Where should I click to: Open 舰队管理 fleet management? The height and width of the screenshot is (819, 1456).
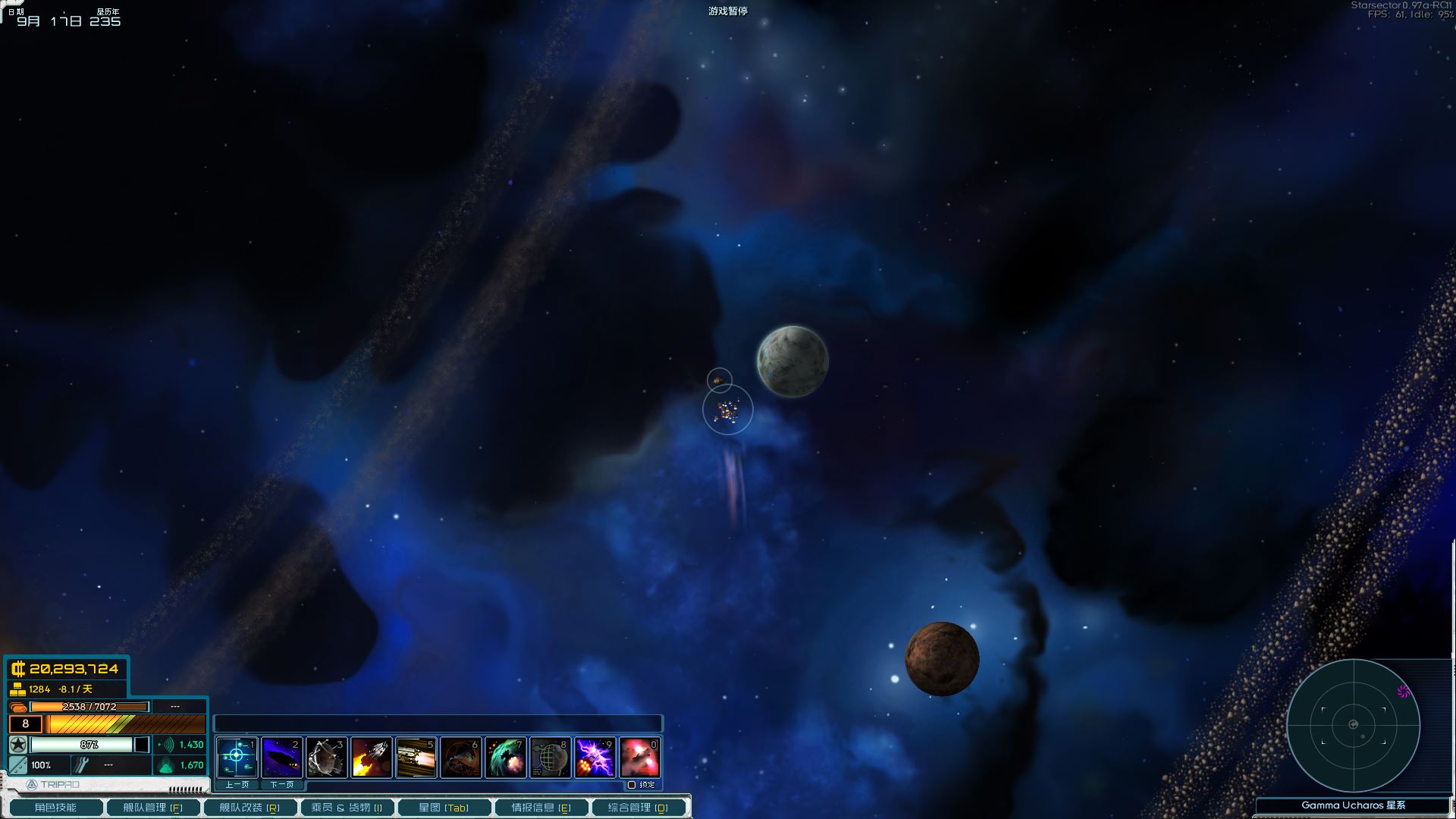tap(152, 808)
